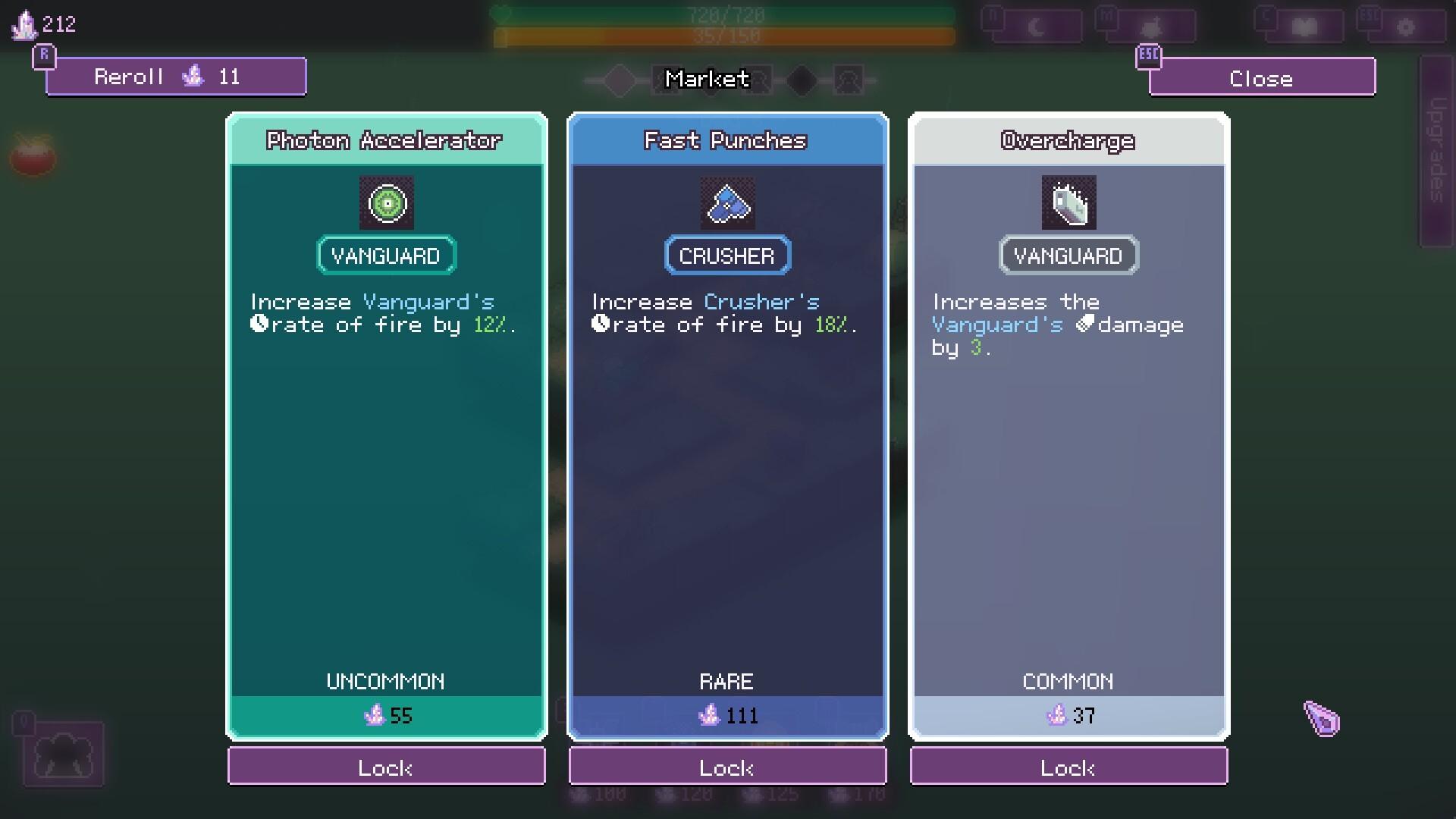Reroll the market offers for 11 crystals

coord(175,76)
